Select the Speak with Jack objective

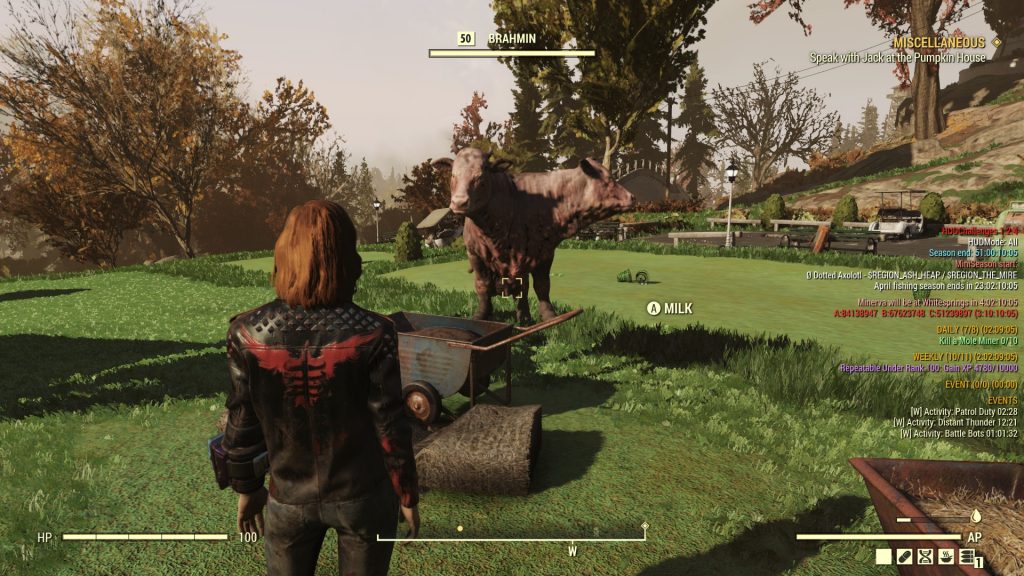click(x=898, y=58)
